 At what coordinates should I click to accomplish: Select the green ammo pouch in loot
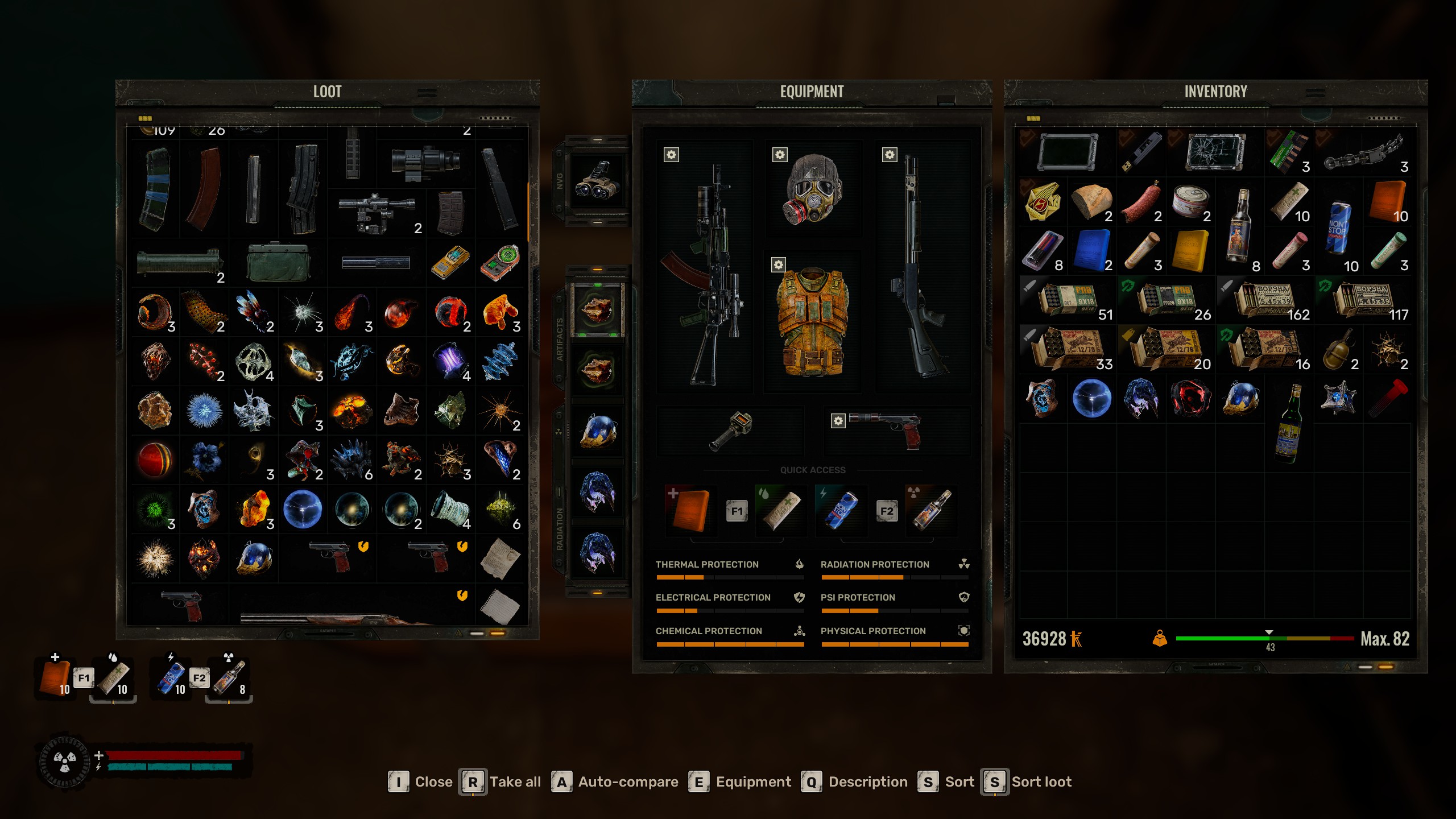(x=278, y=263)
